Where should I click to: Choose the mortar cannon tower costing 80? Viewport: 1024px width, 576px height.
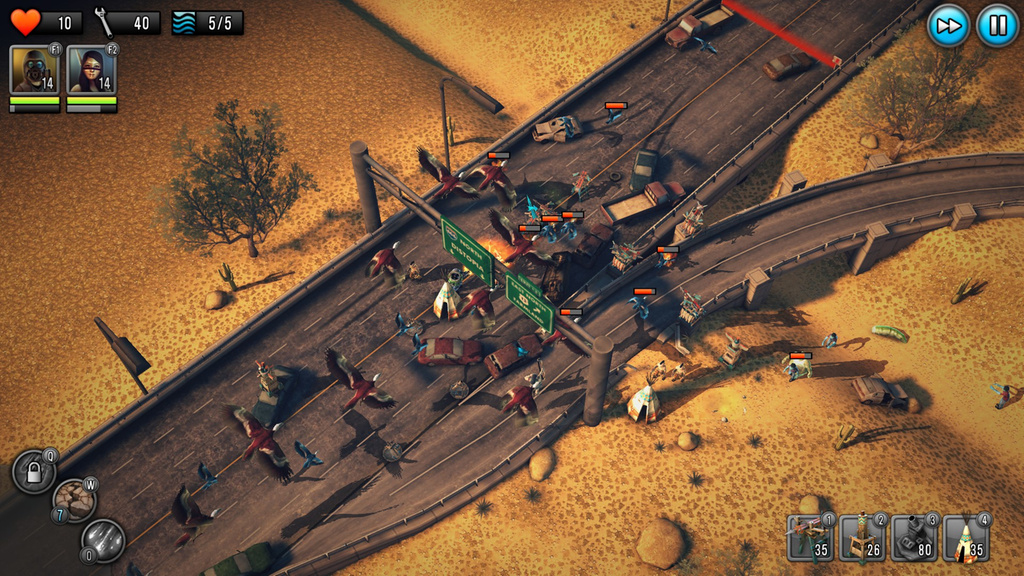coord(913,538)
